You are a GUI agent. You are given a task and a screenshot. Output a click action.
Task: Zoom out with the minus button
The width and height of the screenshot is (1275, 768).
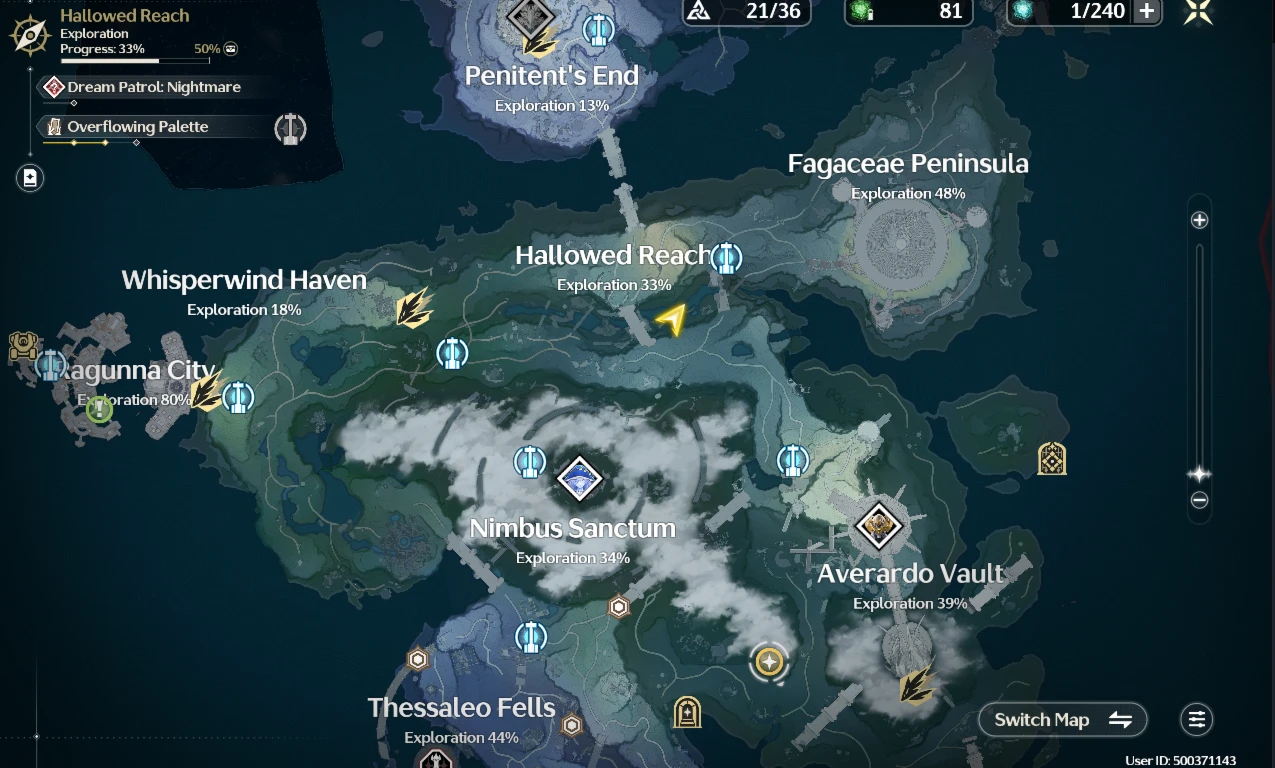pyautogui.click(x=1200, y=500)
